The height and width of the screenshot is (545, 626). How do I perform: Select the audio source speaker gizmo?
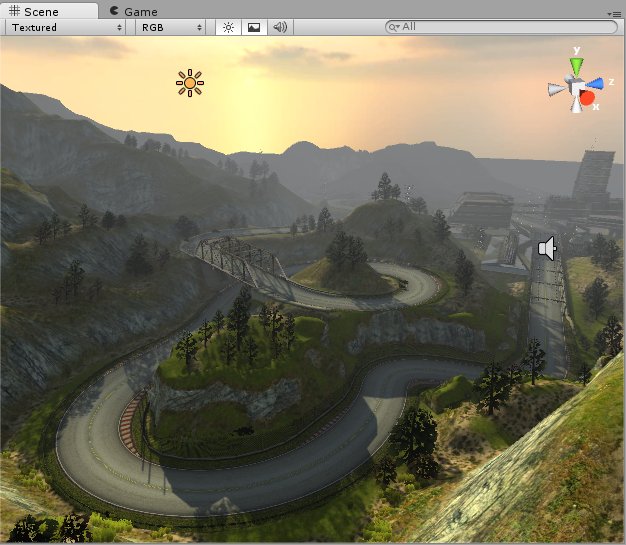click(x=546, y=248)
